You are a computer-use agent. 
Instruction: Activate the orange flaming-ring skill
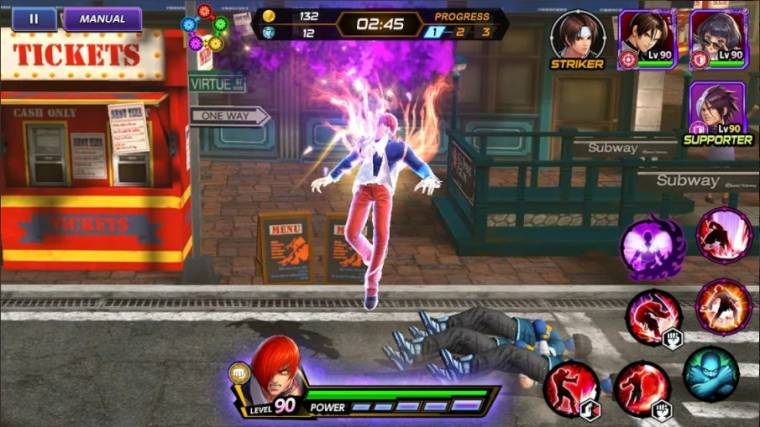[x=723, y=306]
